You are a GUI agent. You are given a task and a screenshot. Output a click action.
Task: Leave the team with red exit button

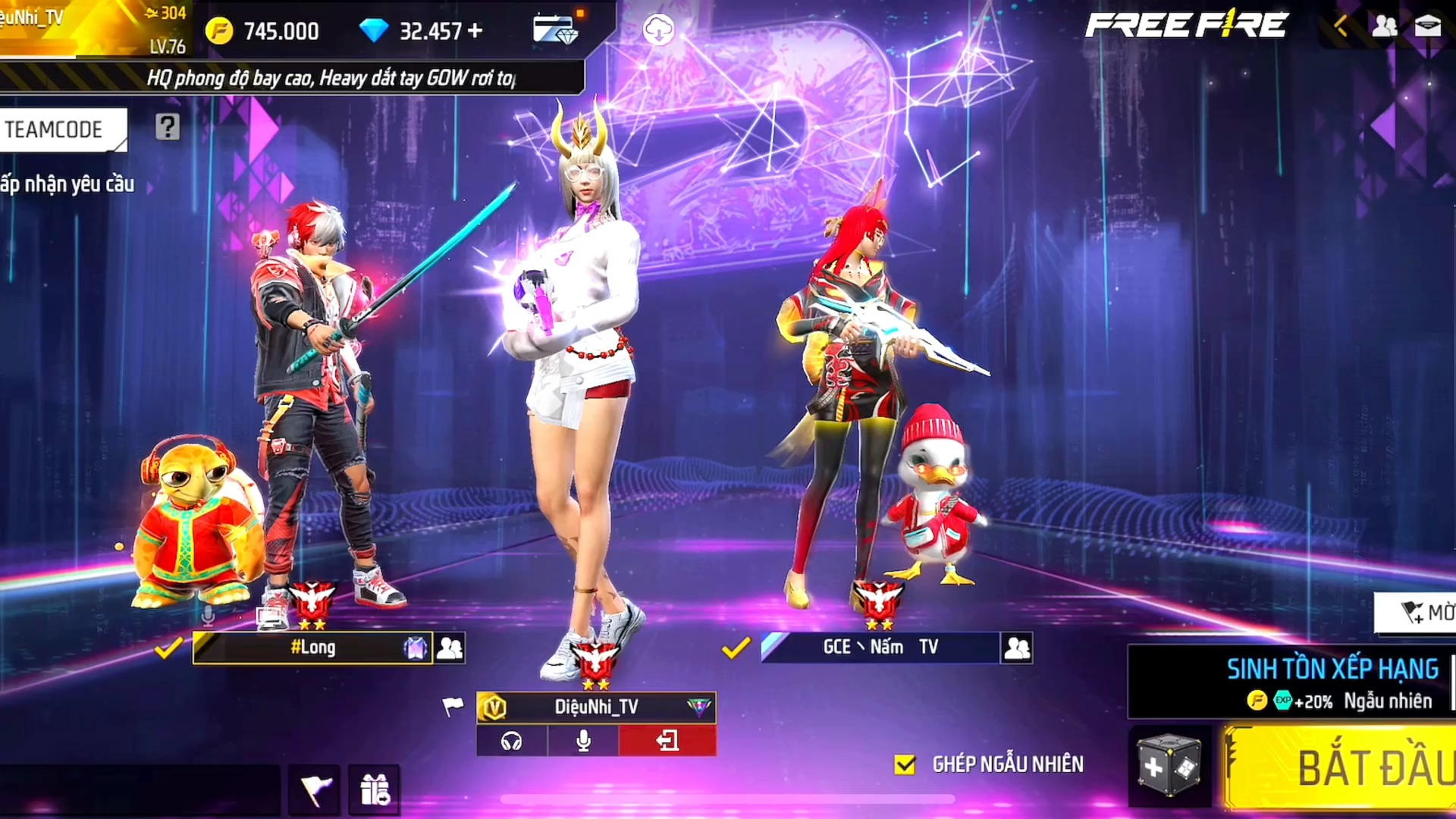(667, 741)
